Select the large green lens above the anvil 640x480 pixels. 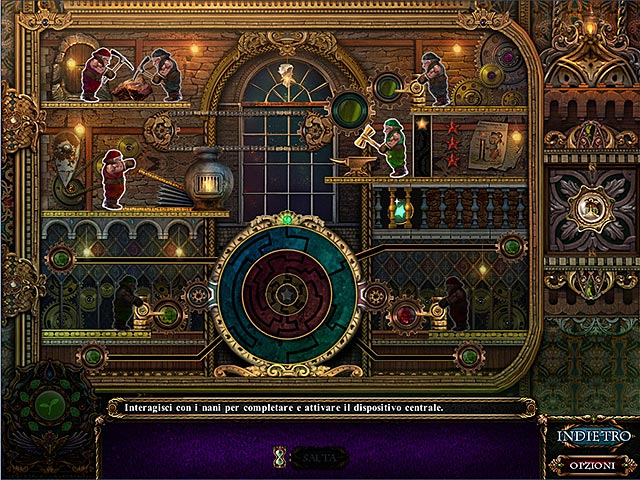pos(350,107)
